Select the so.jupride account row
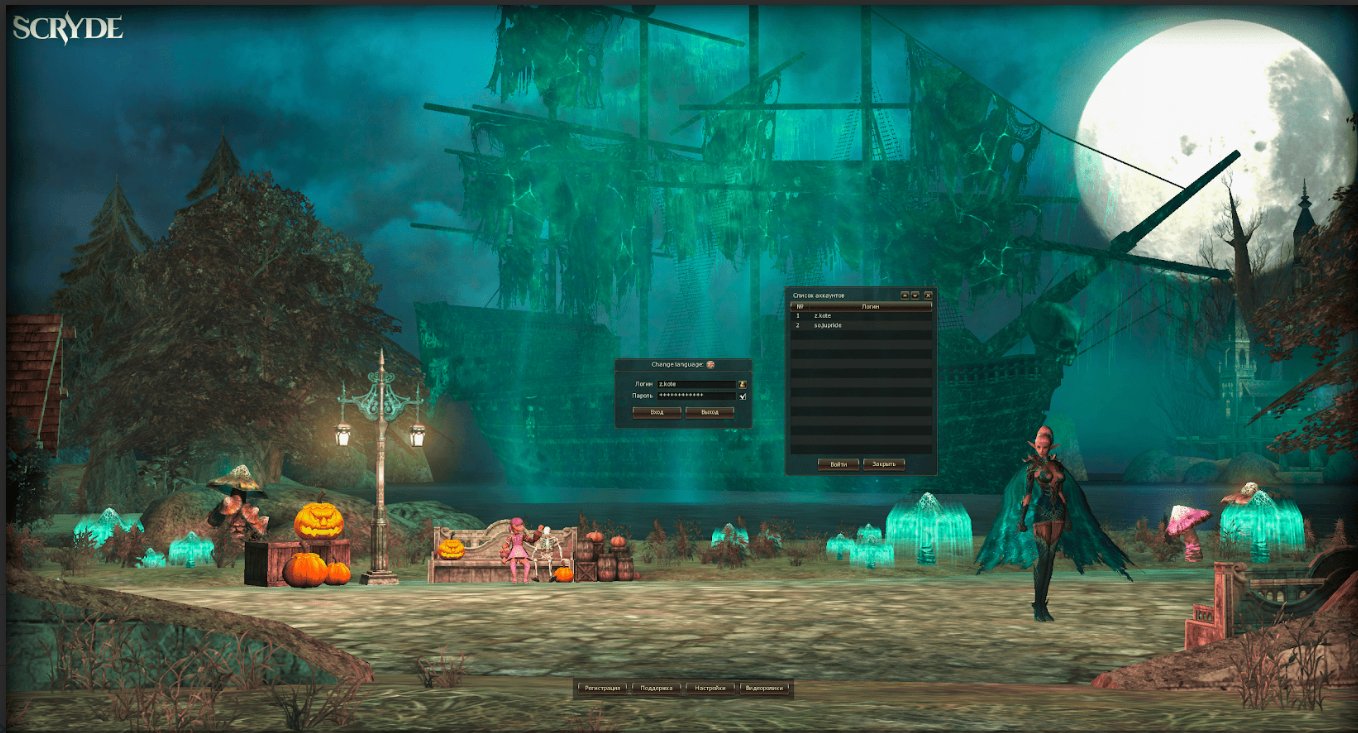Screen dimensions: 1358x733 [x=860, y=326]
